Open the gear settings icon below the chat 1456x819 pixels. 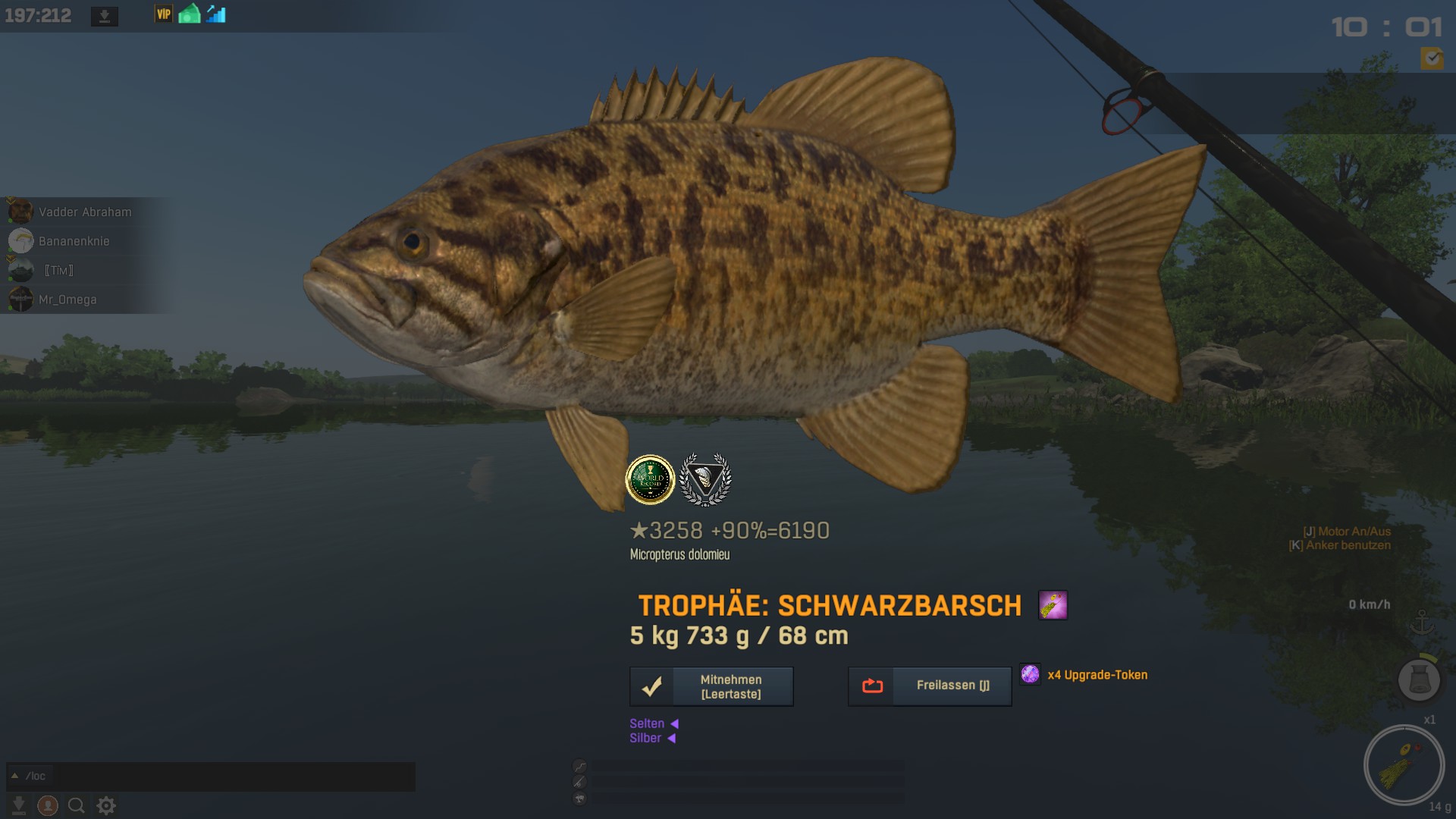106,805
